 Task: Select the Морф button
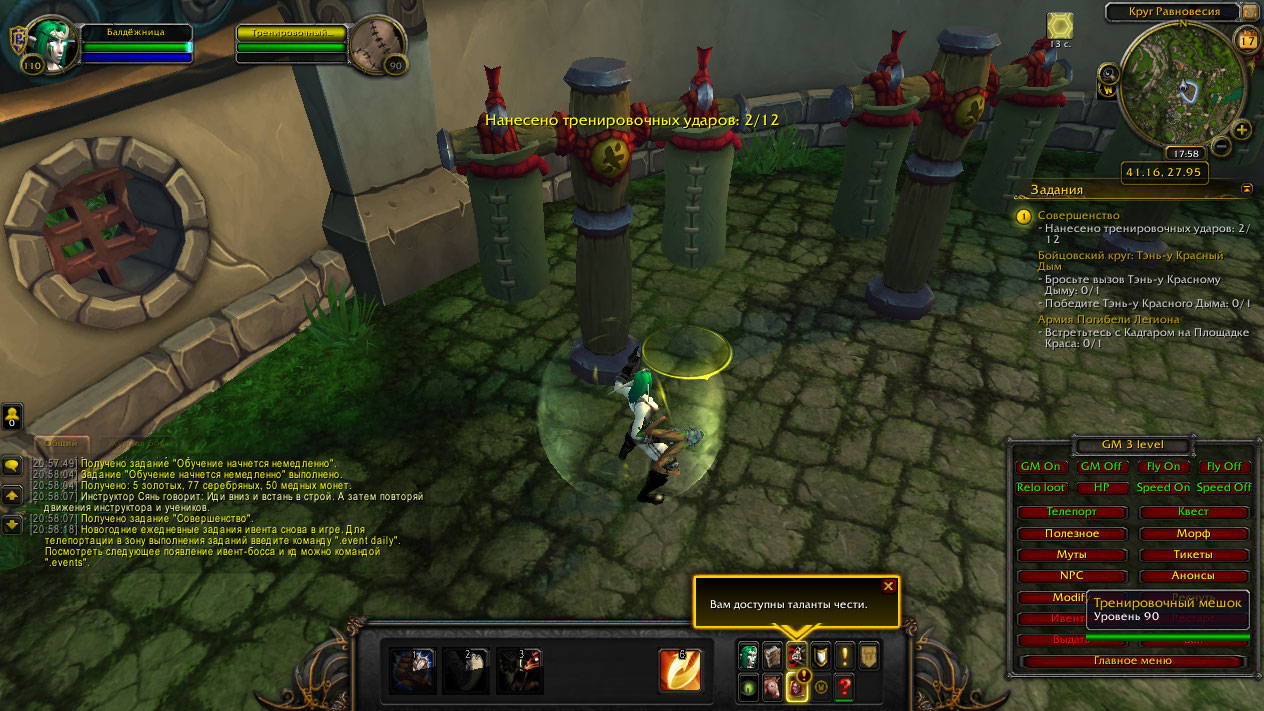(1193, 533)
